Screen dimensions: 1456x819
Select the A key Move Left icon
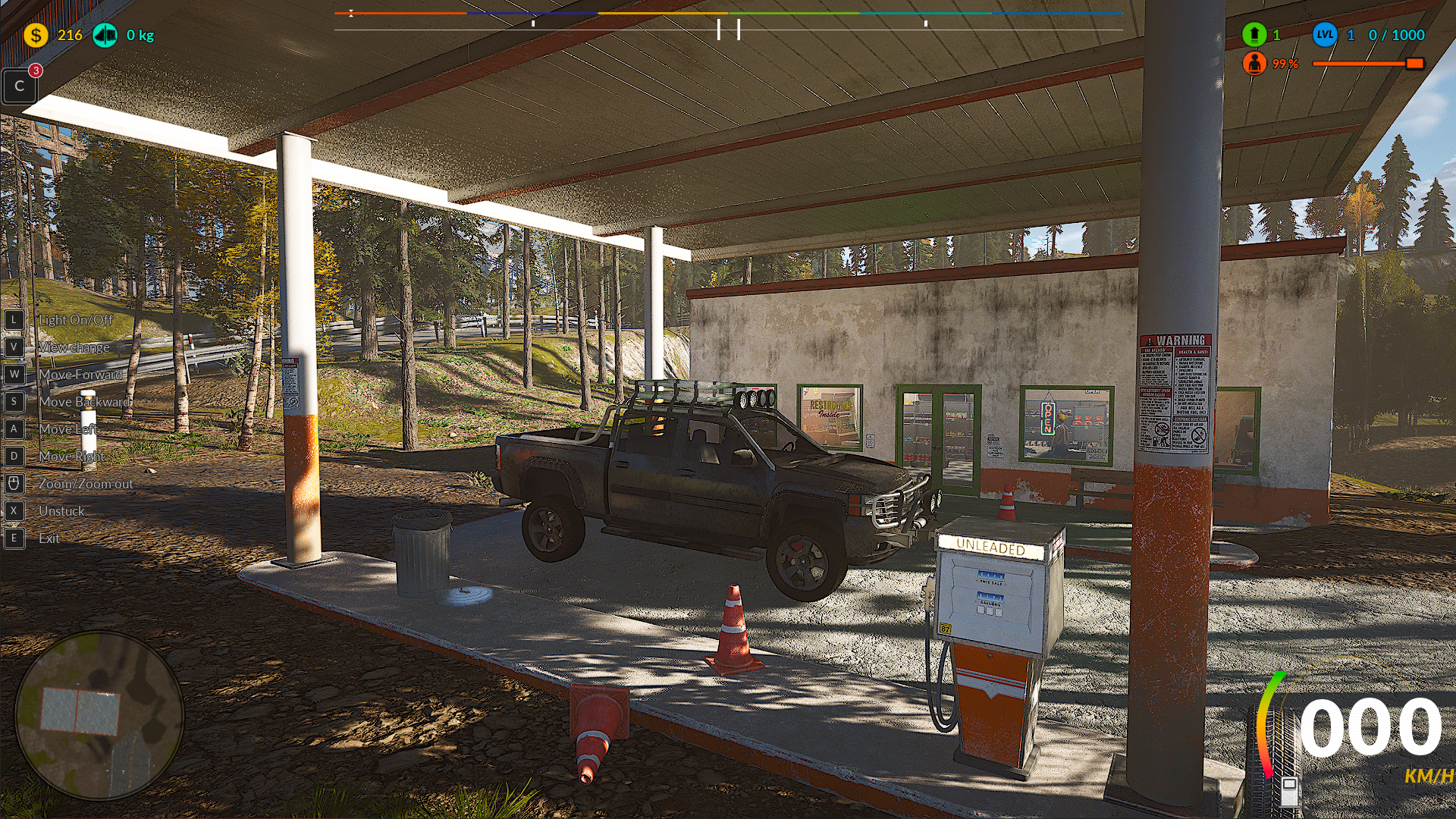(x=14, y=428)
